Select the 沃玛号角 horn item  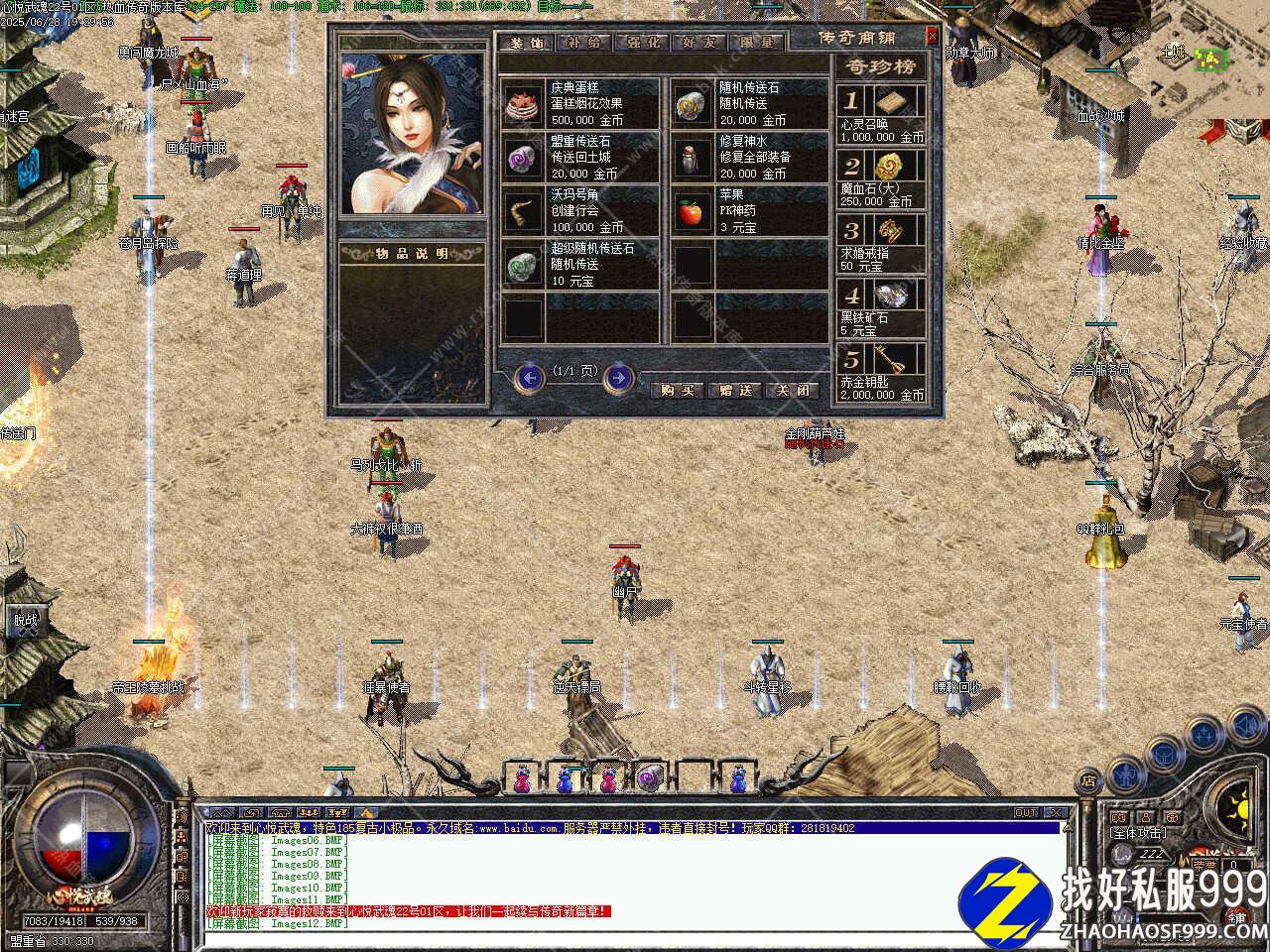tap(521, 210)
